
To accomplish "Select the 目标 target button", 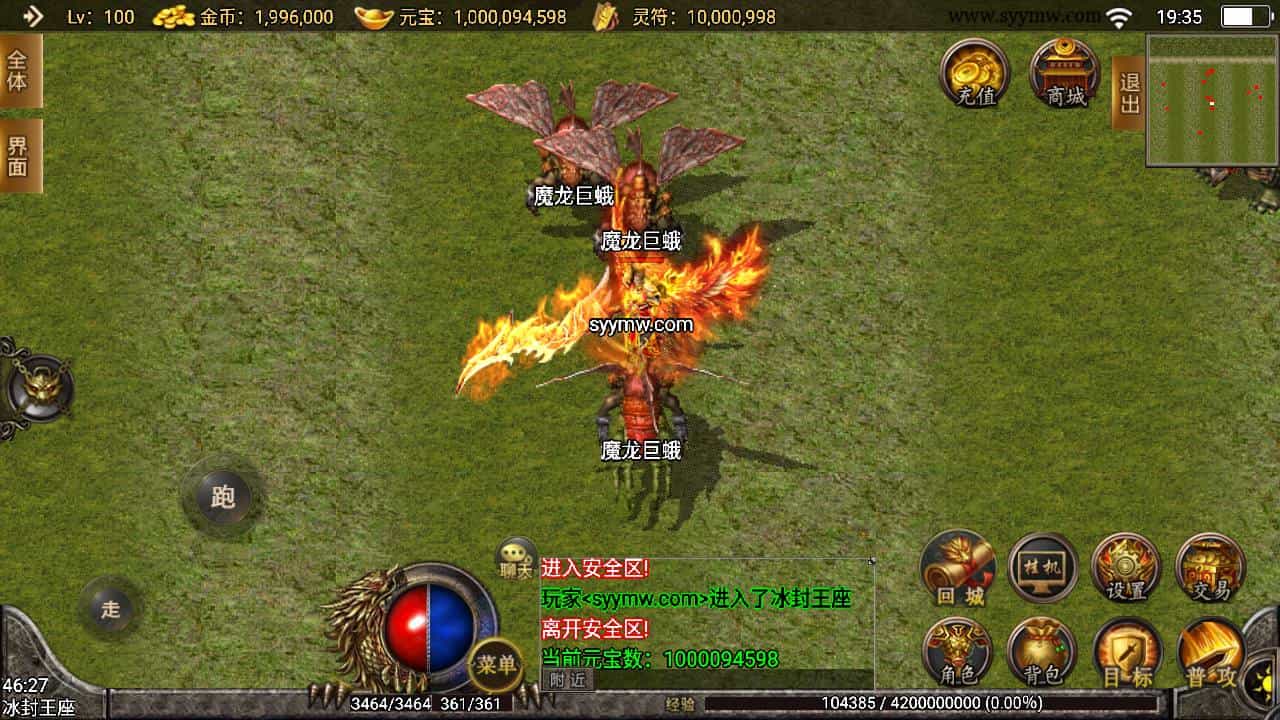I will tap(1127, 652).
